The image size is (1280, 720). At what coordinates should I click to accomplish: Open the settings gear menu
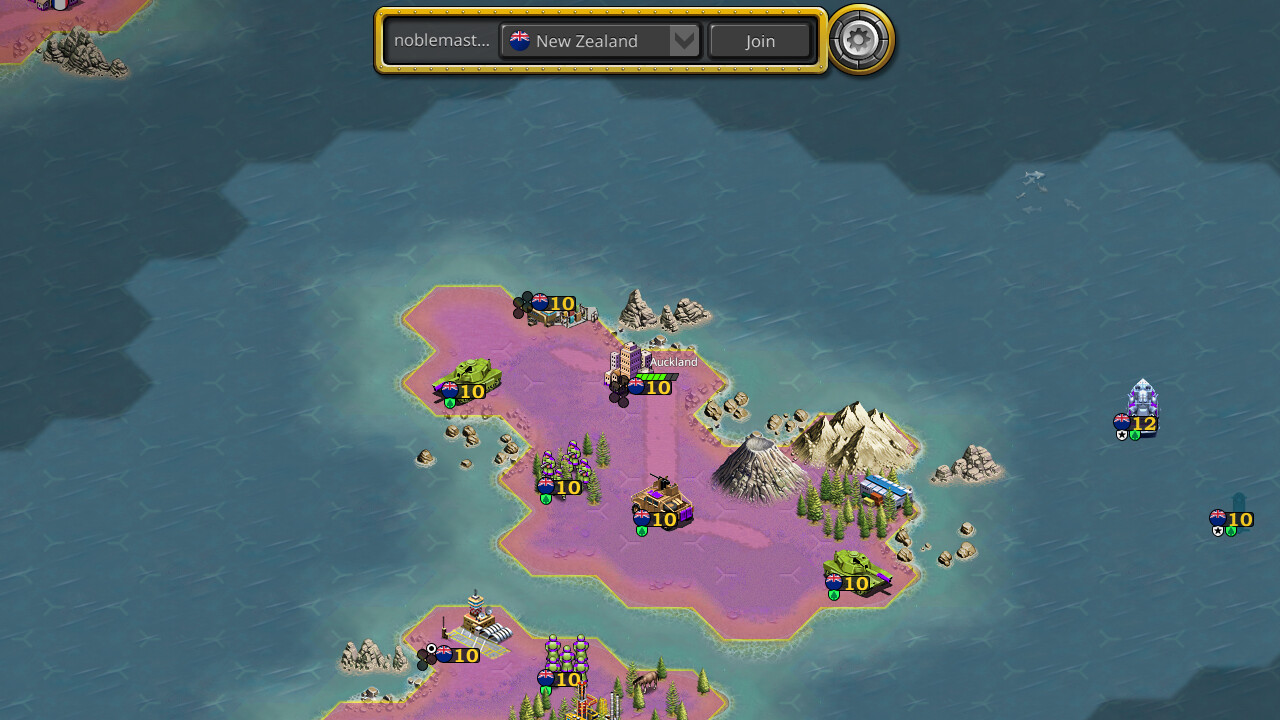(858, 41)
